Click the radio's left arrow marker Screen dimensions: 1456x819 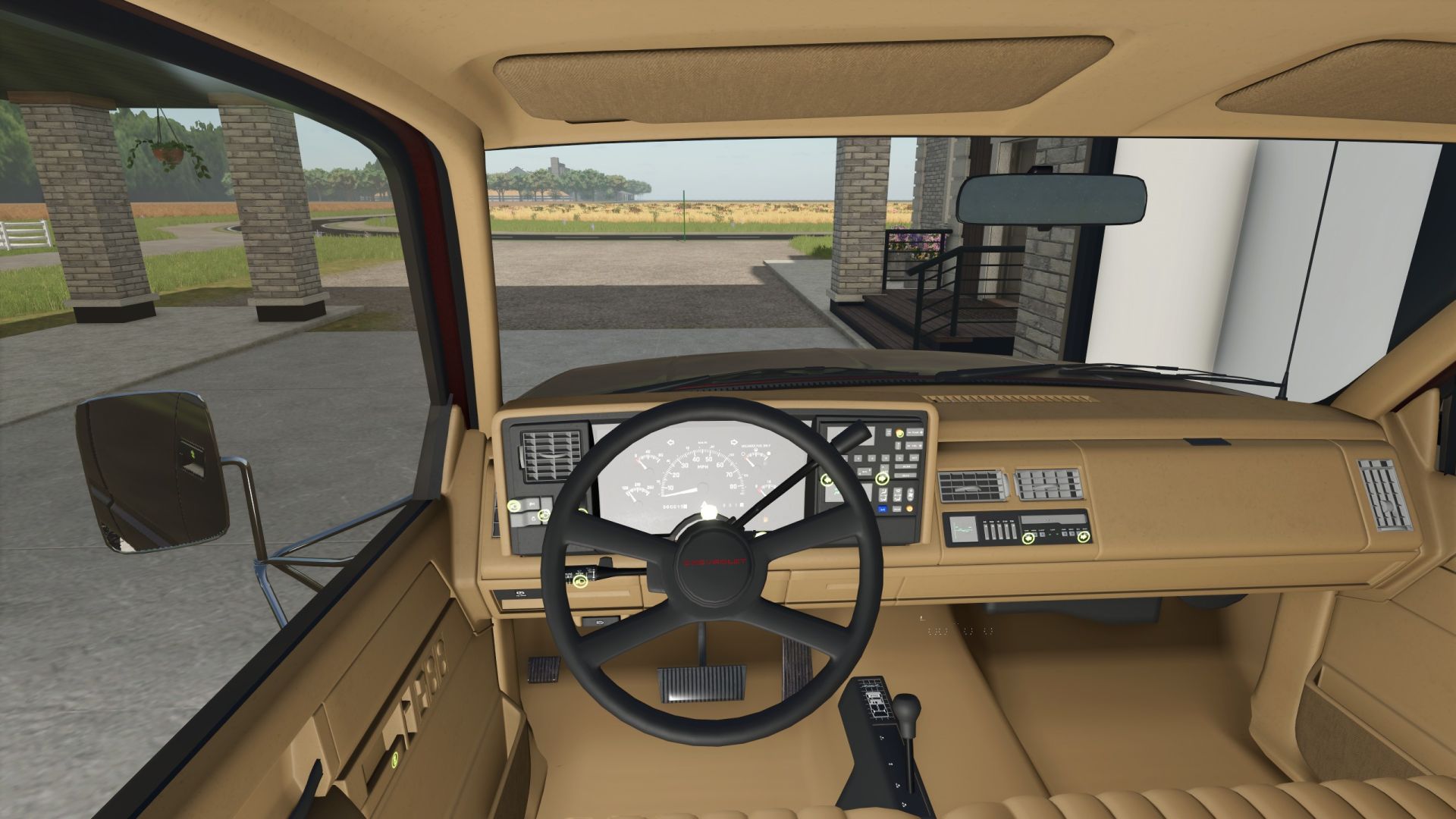tap(1028, 538)
